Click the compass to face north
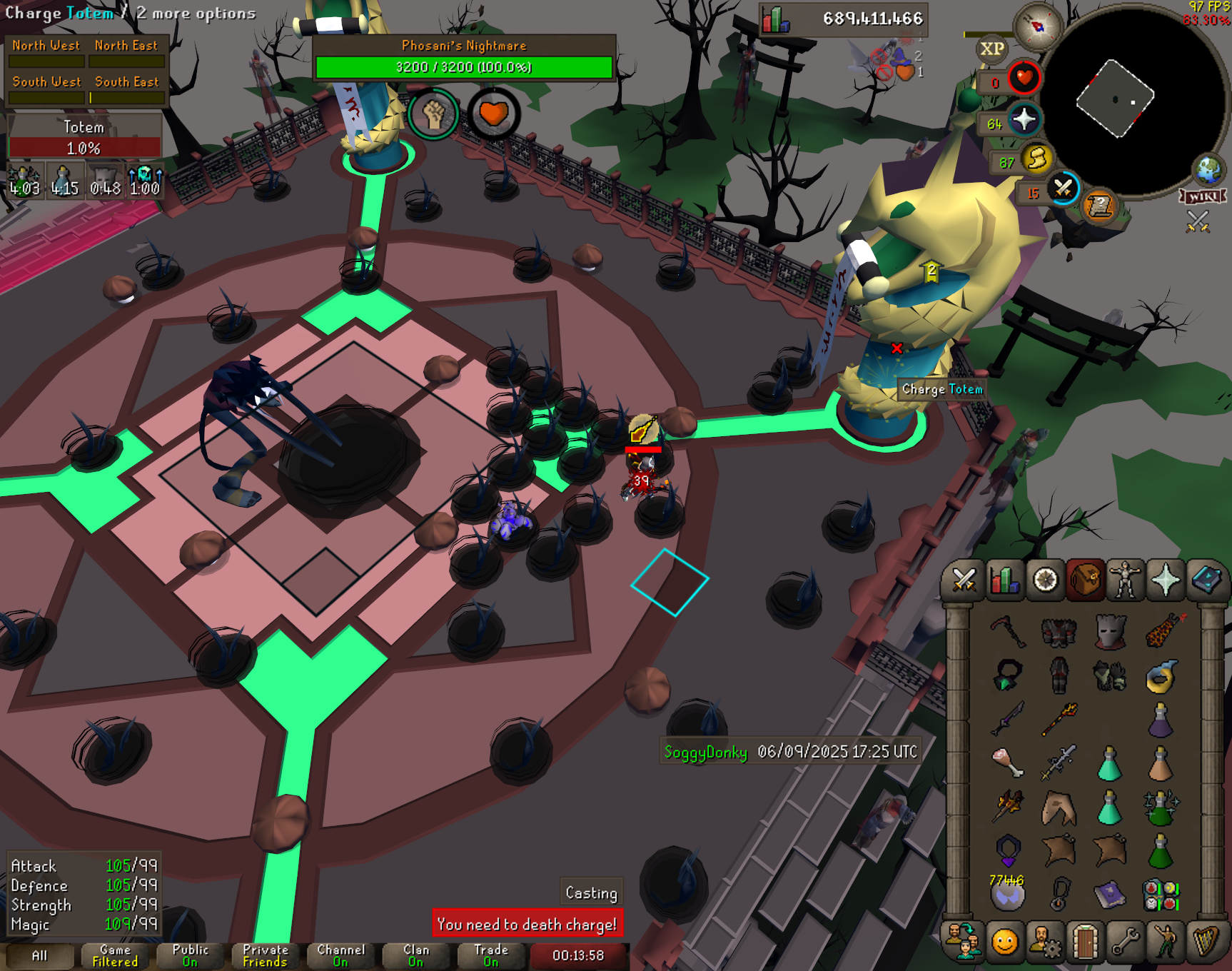The width and height of the screenshot is (1232, 971). coord(1038,27)
